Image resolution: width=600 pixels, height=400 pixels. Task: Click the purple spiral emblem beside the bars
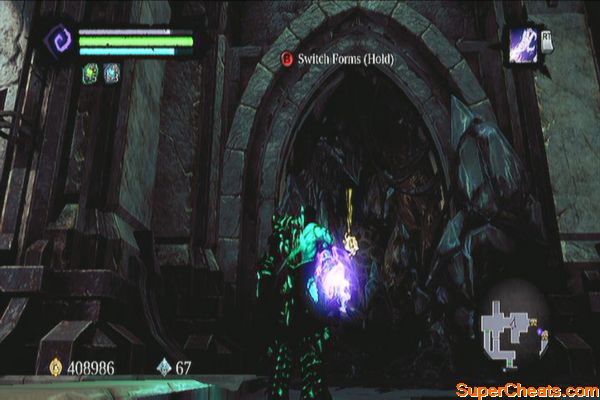pyautogui.click(x=59, y=44)
